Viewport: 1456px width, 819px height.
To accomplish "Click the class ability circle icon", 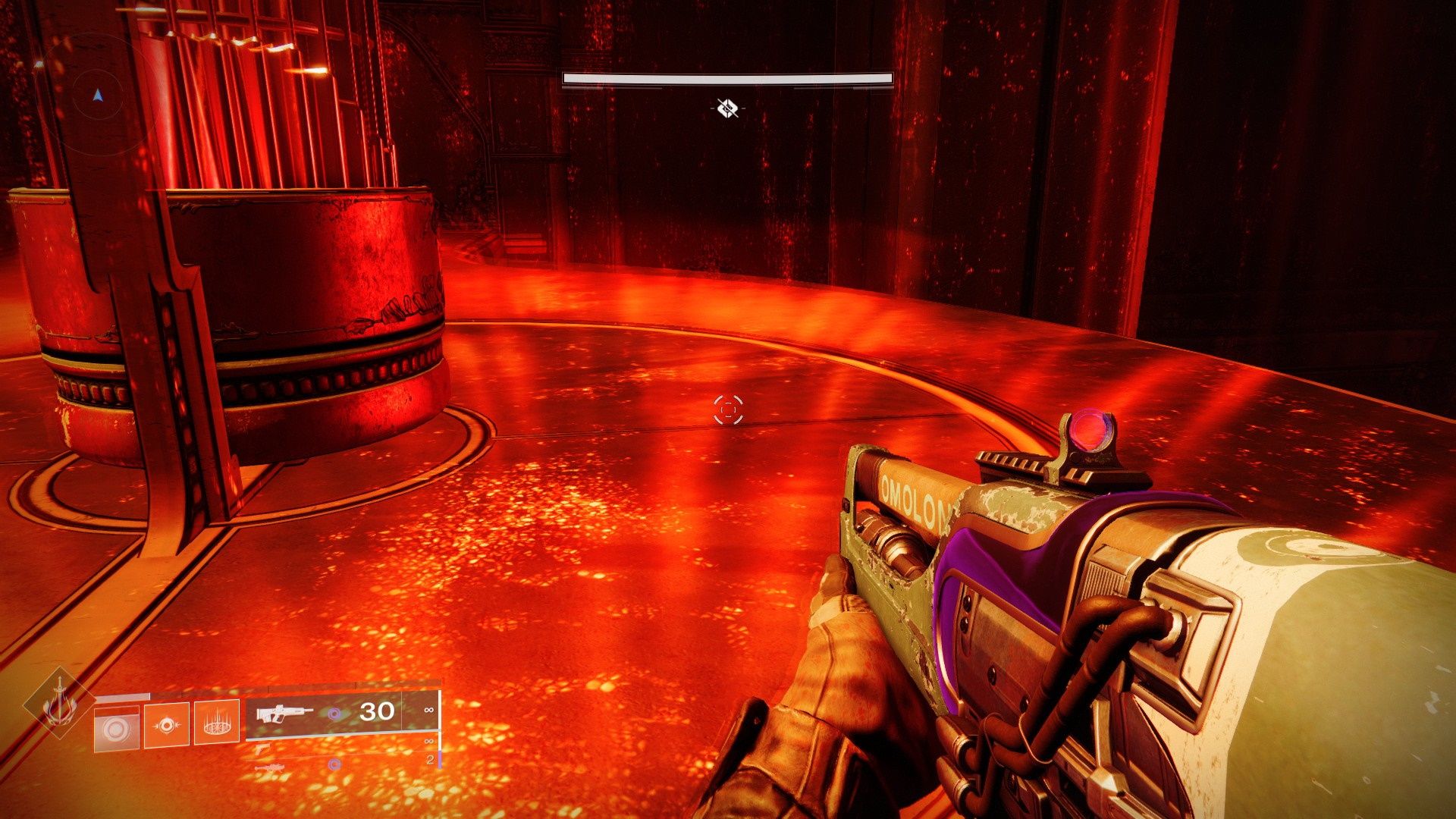I will [118, 729].
